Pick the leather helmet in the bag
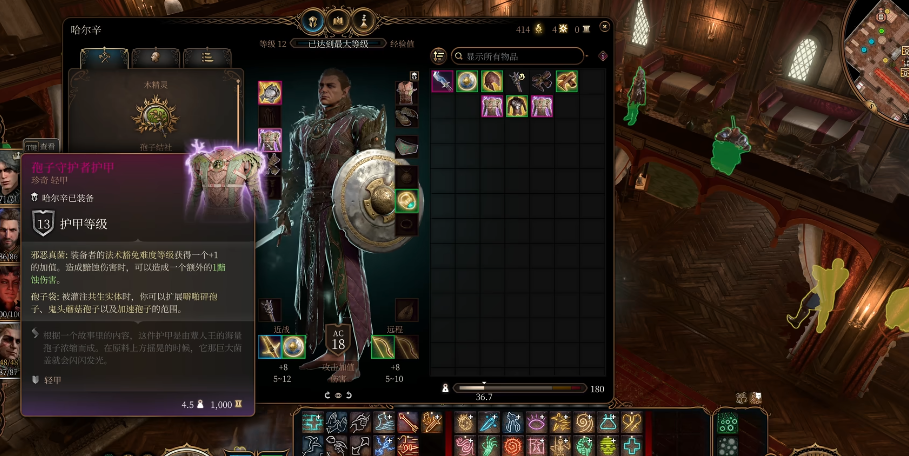 point(492,81)
